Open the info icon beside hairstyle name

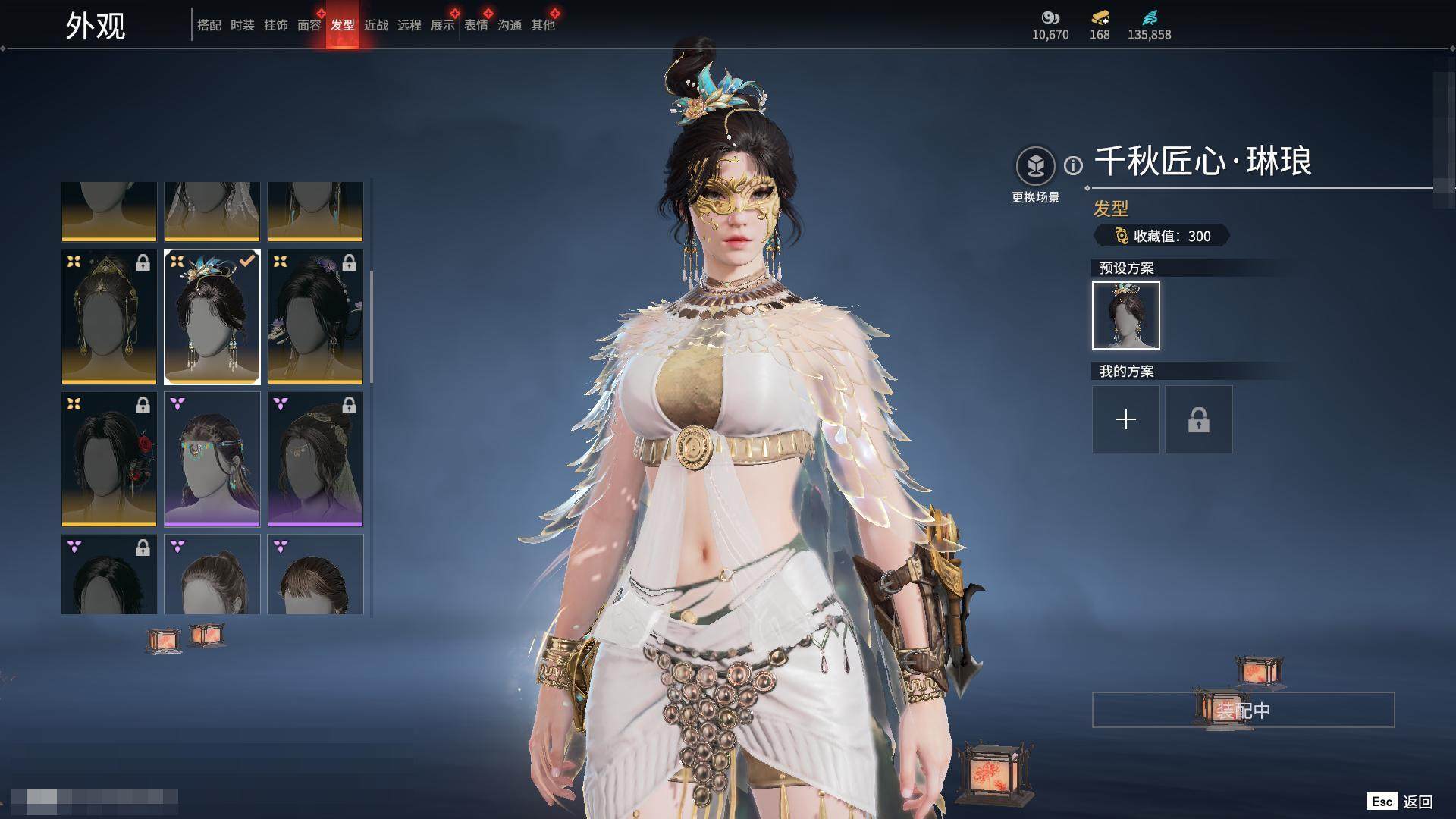[x=1073, y=165]
